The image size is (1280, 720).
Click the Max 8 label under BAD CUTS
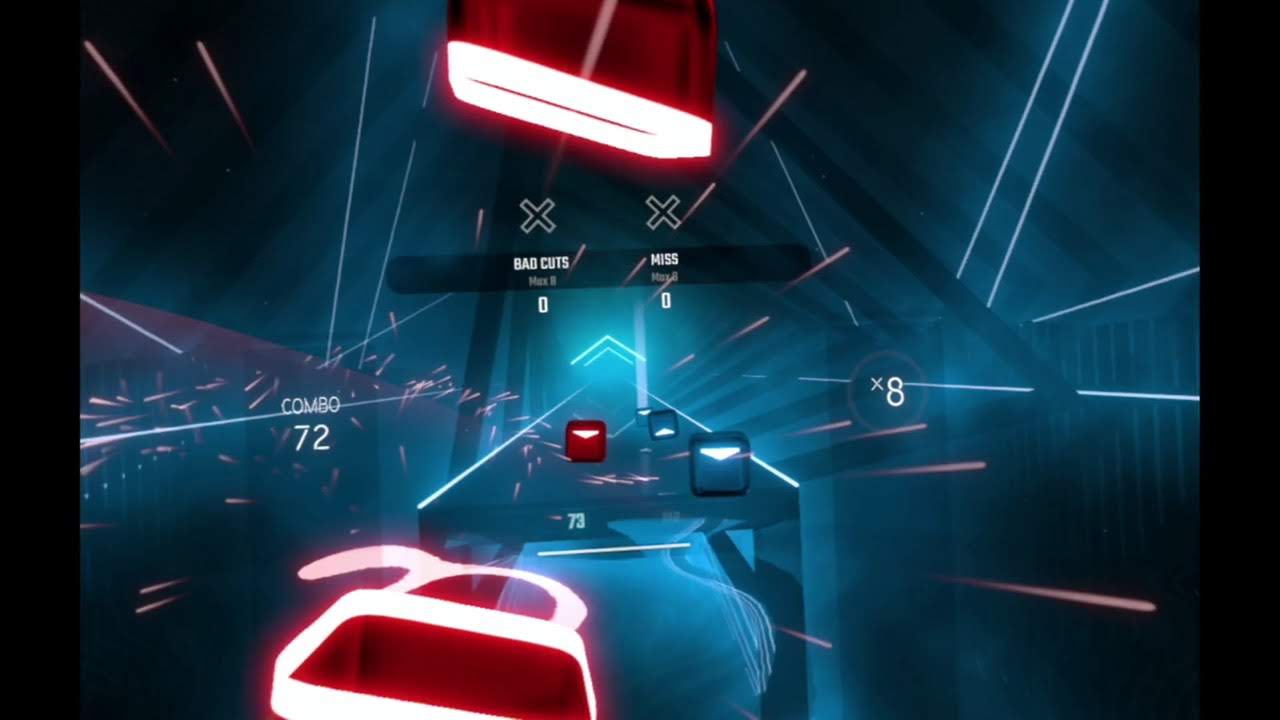(540, 281)
